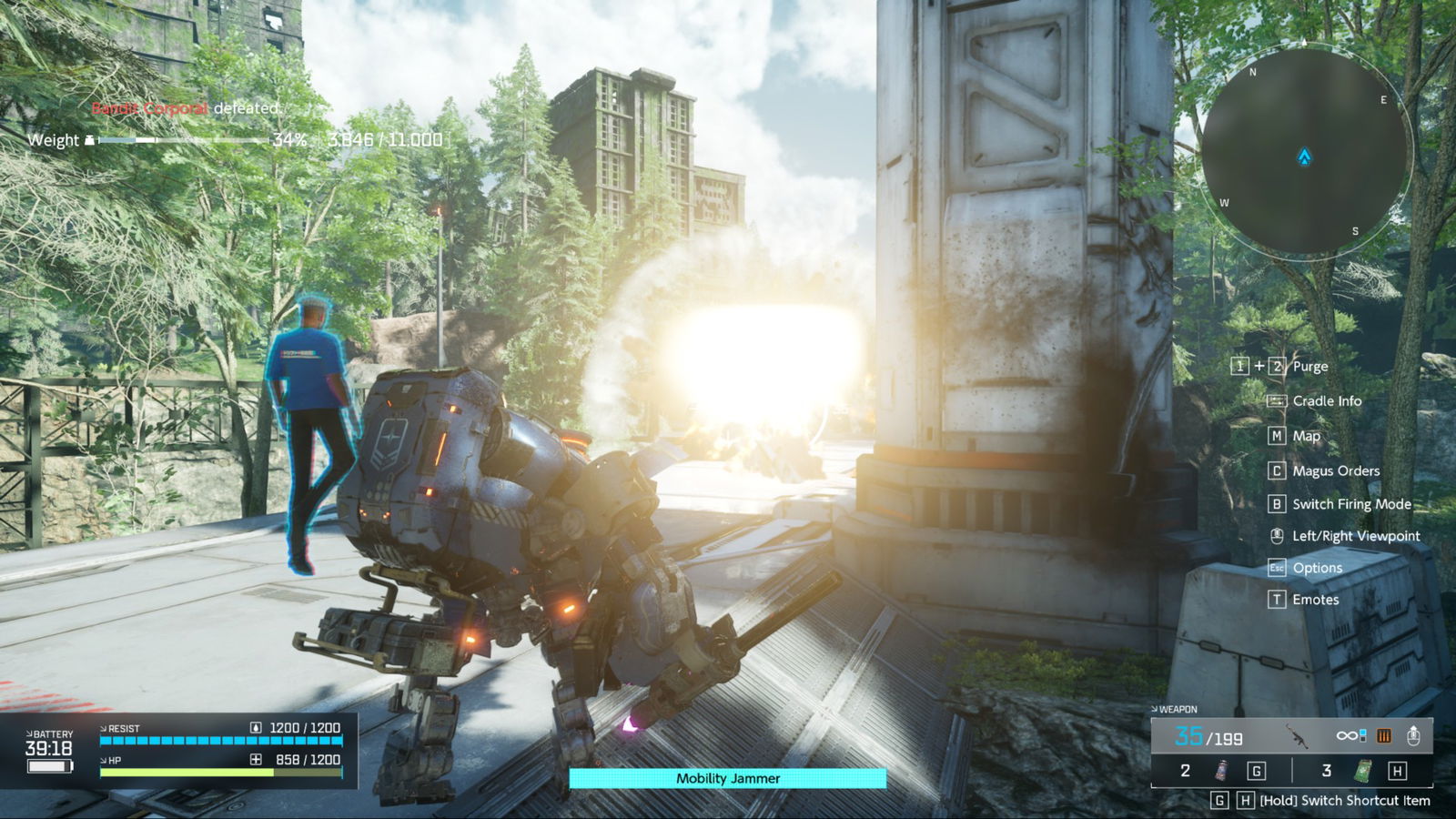Click the Left/Right Viewpoint entry

pos(1355,536)
